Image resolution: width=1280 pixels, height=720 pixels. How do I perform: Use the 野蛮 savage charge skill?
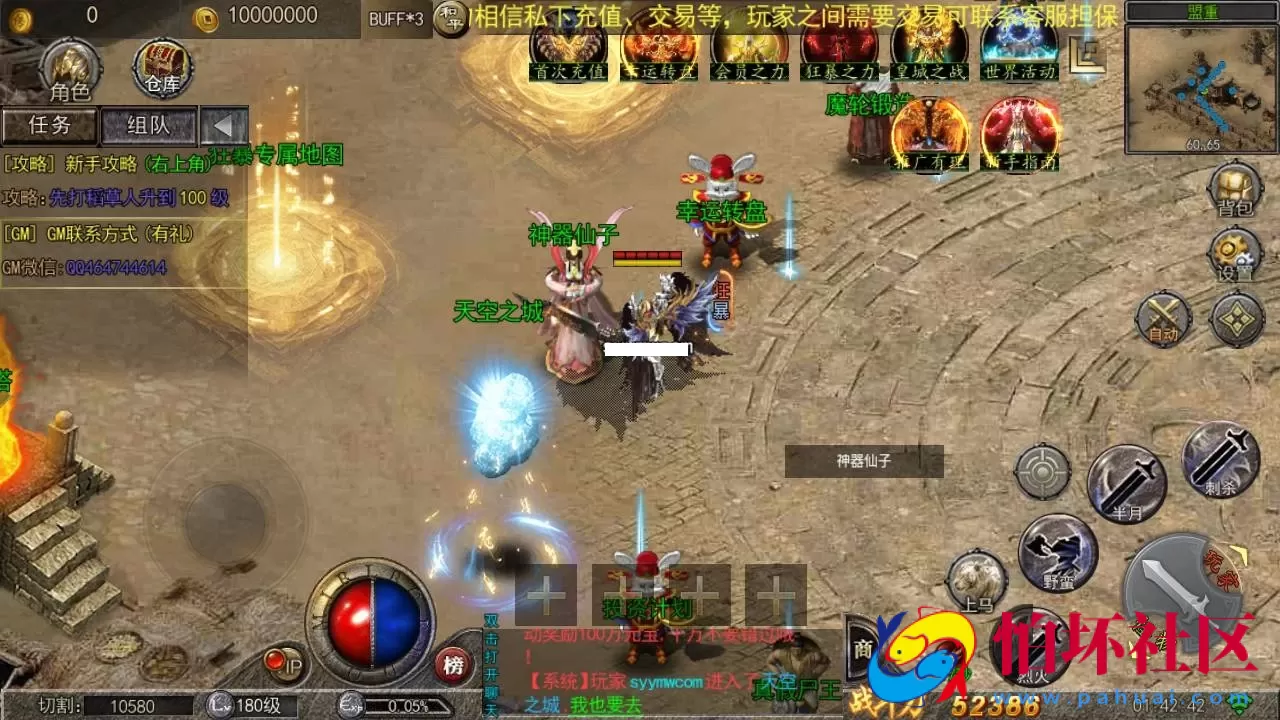coord(1058,552)
